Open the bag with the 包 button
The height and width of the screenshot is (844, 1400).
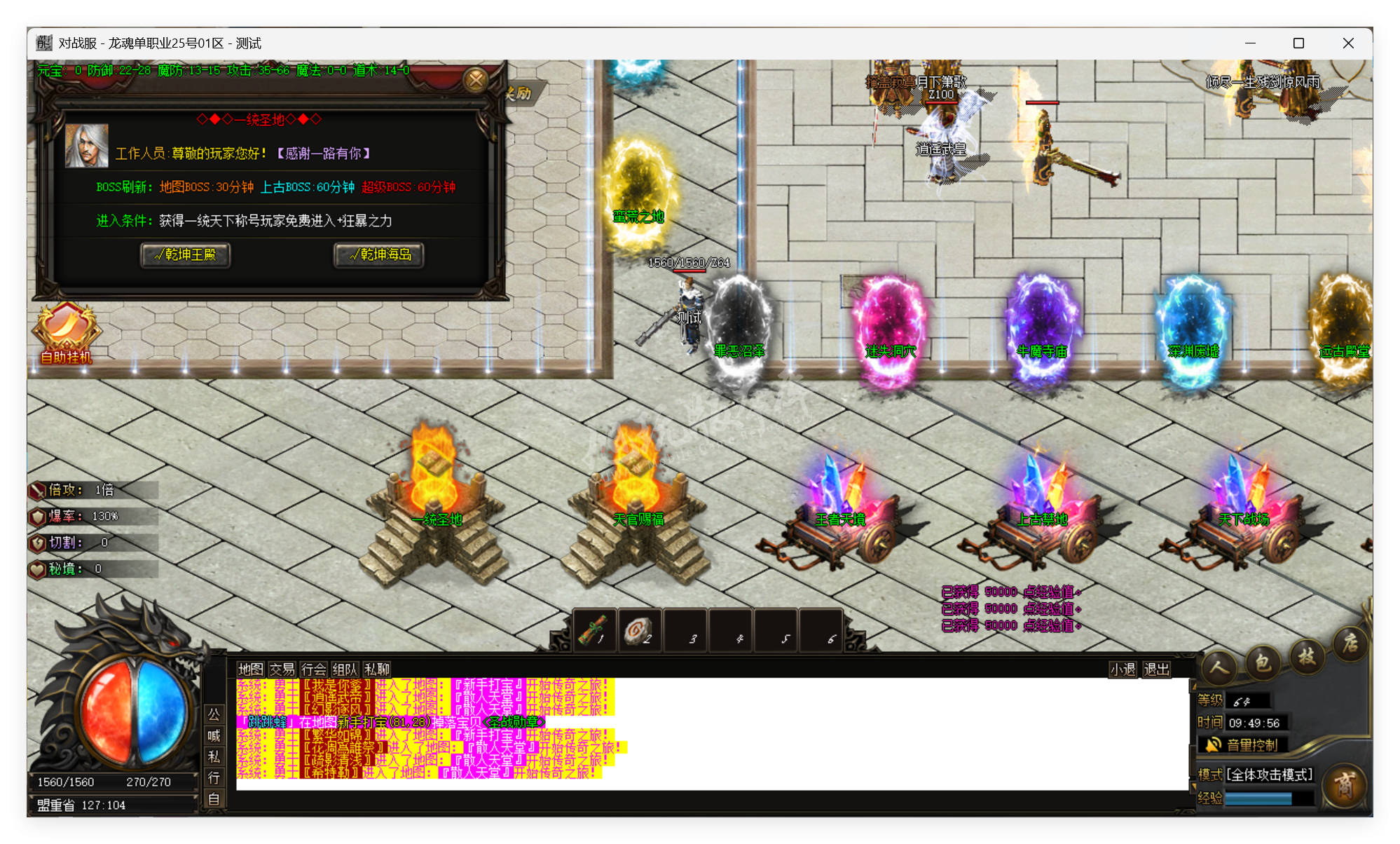1263,662
